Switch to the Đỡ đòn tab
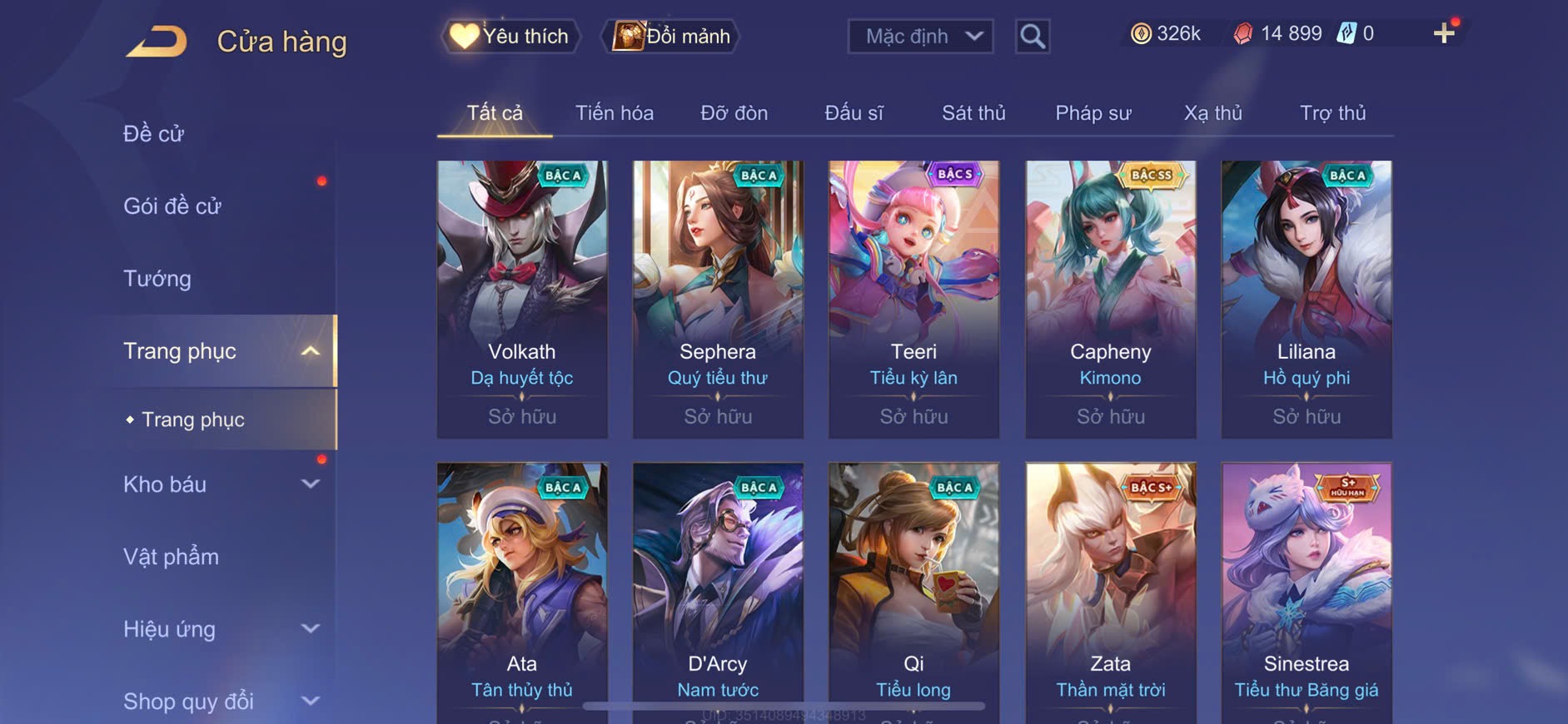Image resolution: width=1568 pixels, height=724 pixels. tap(734, 113)
